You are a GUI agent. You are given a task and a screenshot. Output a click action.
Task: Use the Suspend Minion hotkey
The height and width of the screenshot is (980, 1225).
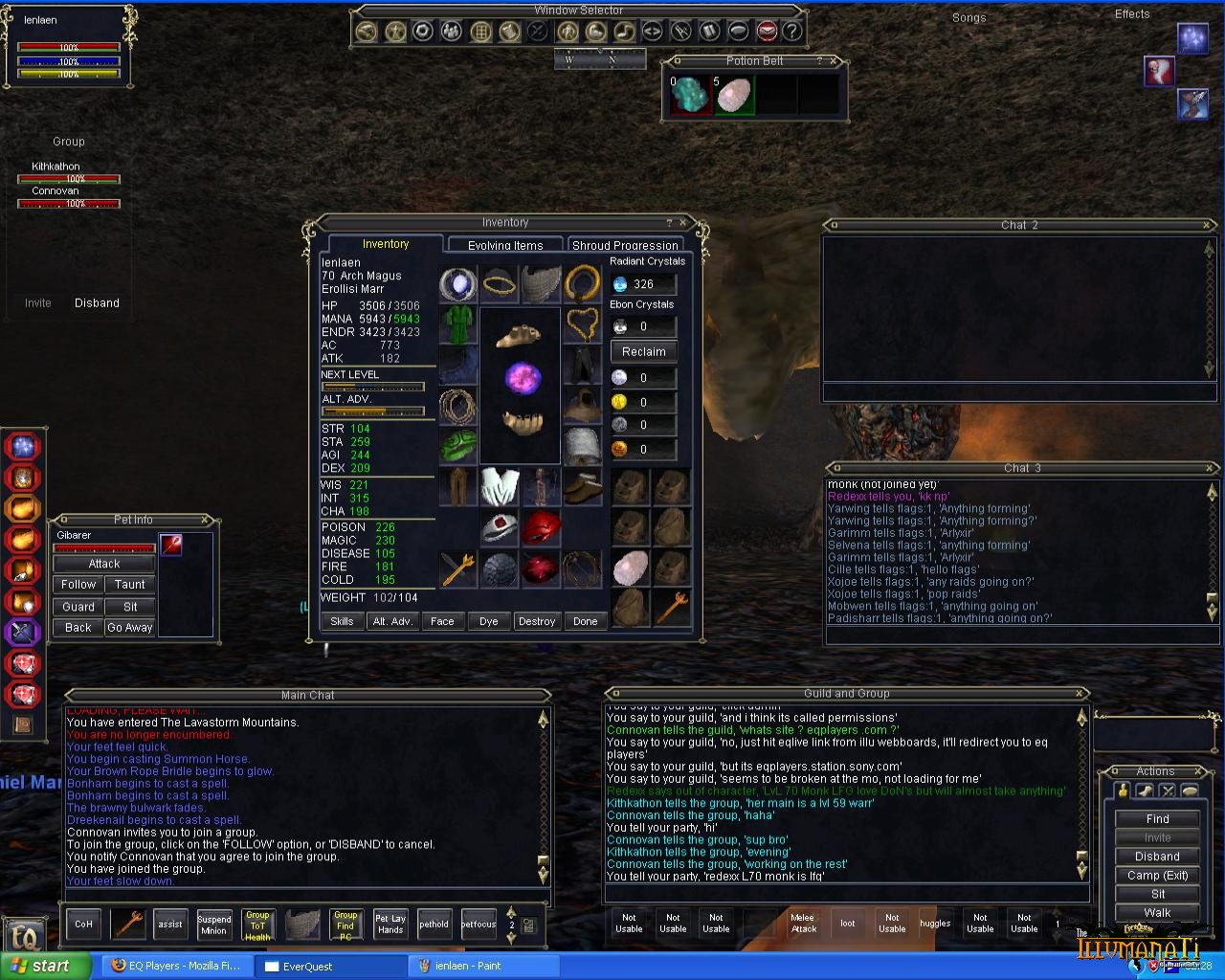[214, 924]
